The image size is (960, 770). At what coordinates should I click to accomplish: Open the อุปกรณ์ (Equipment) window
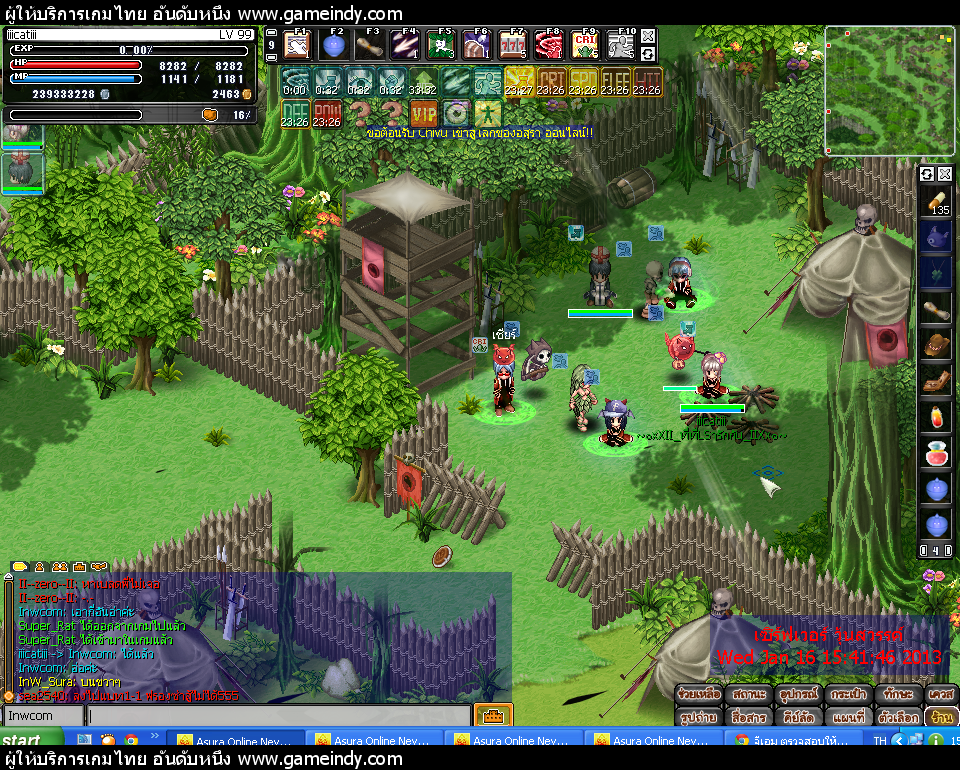[x=799, y=693]
